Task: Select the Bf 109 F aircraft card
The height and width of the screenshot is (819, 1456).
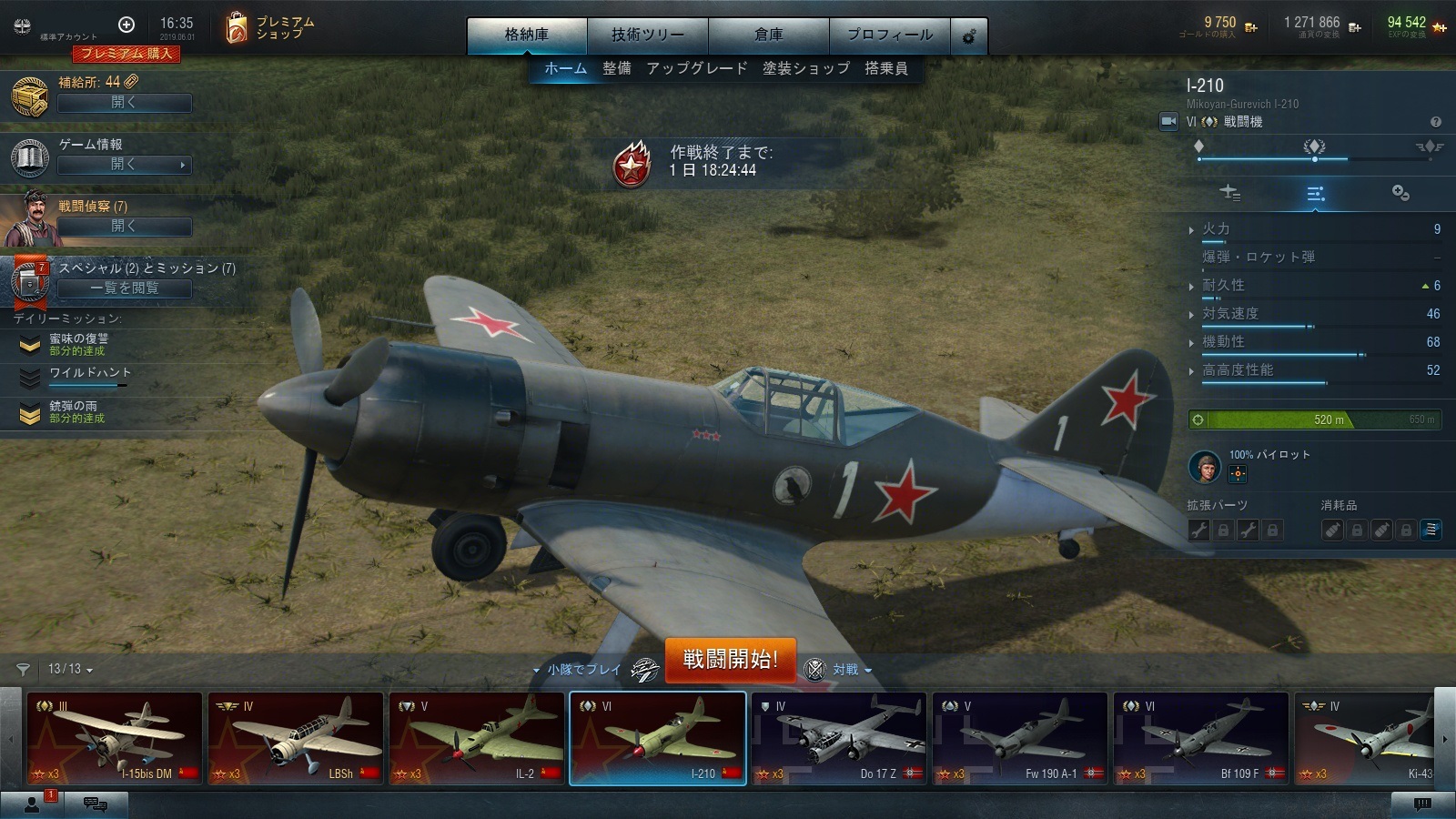Action: (1200, 738)
